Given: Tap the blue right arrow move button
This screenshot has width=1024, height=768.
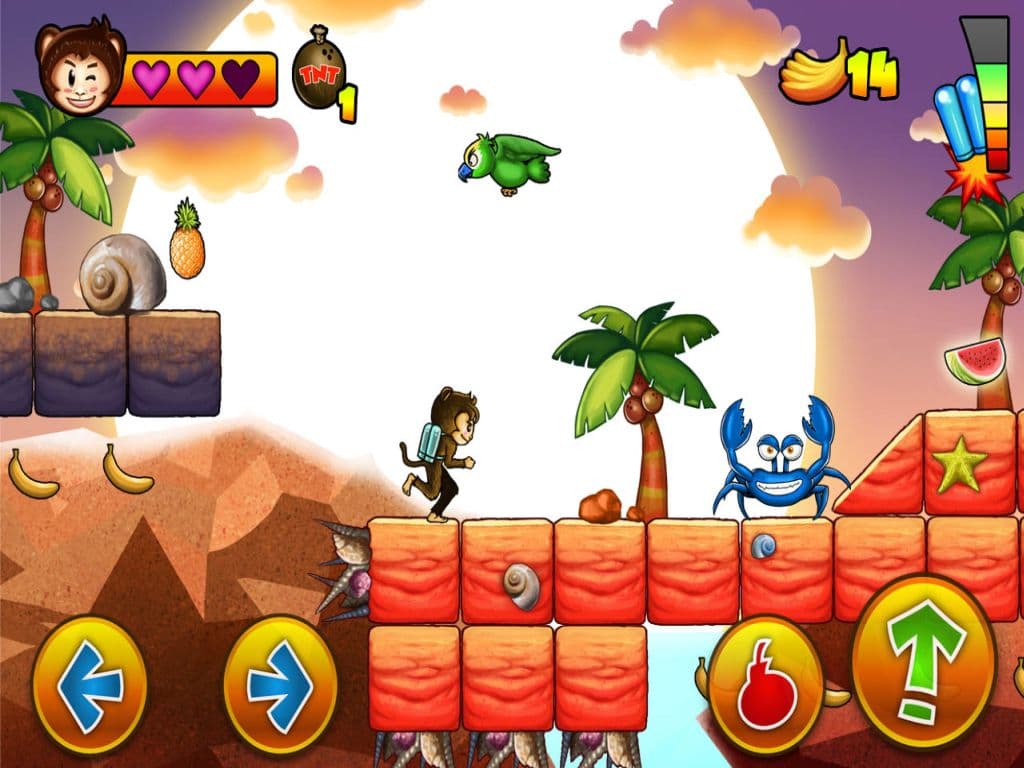Looking at the screenshot, I should coord(280,685).
